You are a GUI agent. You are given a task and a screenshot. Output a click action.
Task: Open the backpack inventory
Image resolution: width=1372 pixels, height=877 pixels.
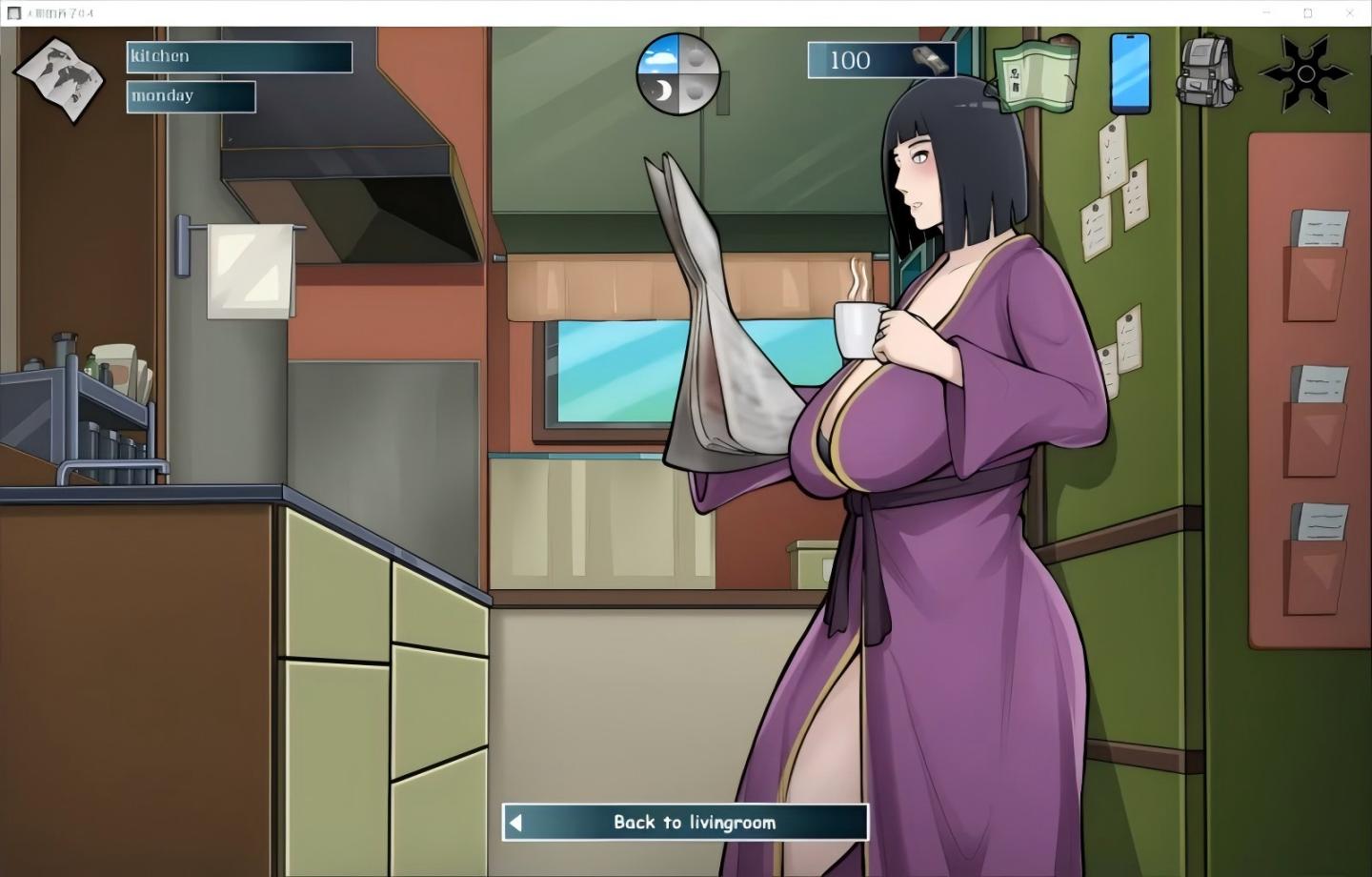pyautogui.click(x=1209, y=69)
